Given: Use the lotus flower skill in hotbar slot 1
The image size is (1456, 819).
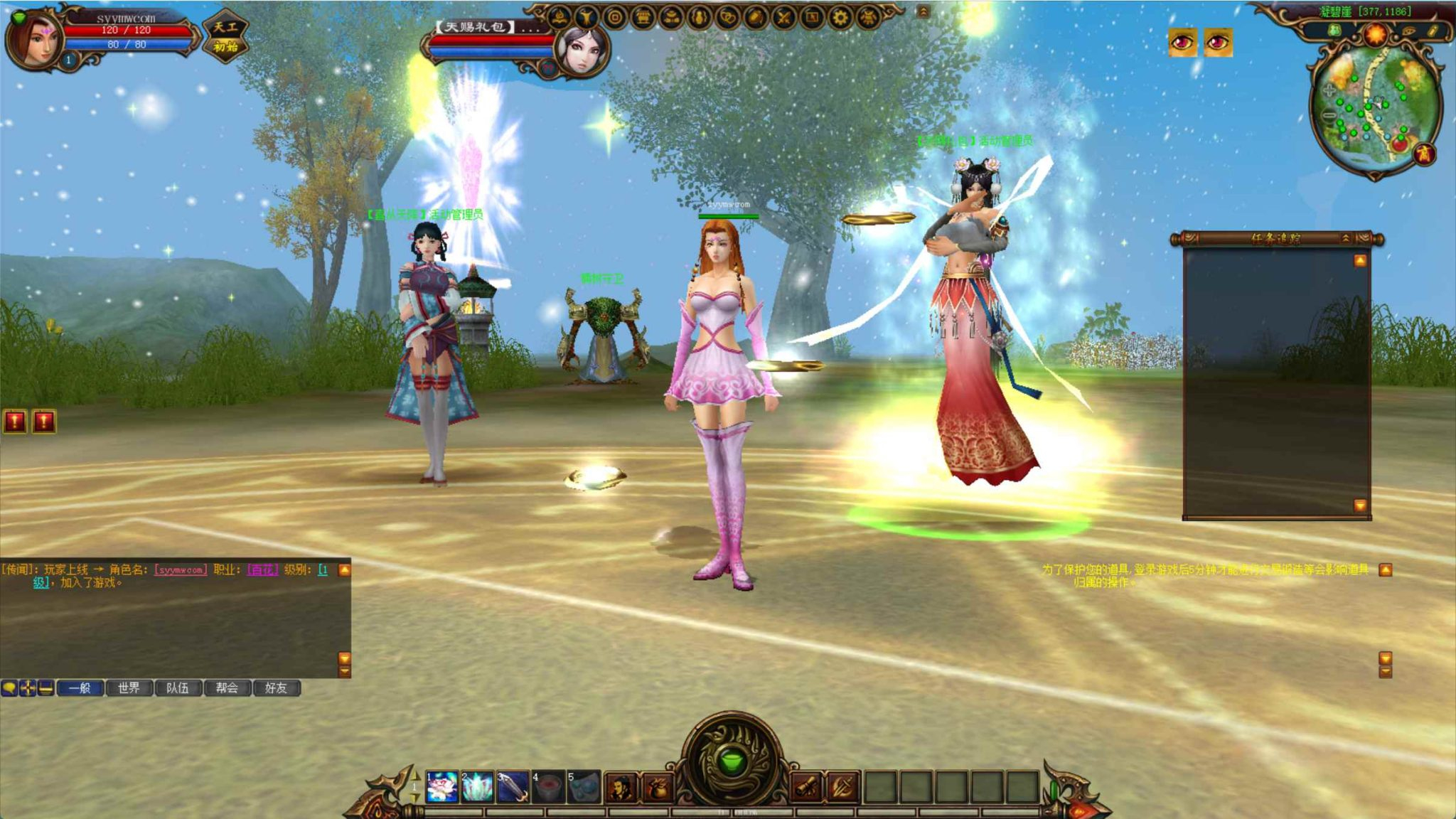Looking at the screenshot, I should [443, 786].
